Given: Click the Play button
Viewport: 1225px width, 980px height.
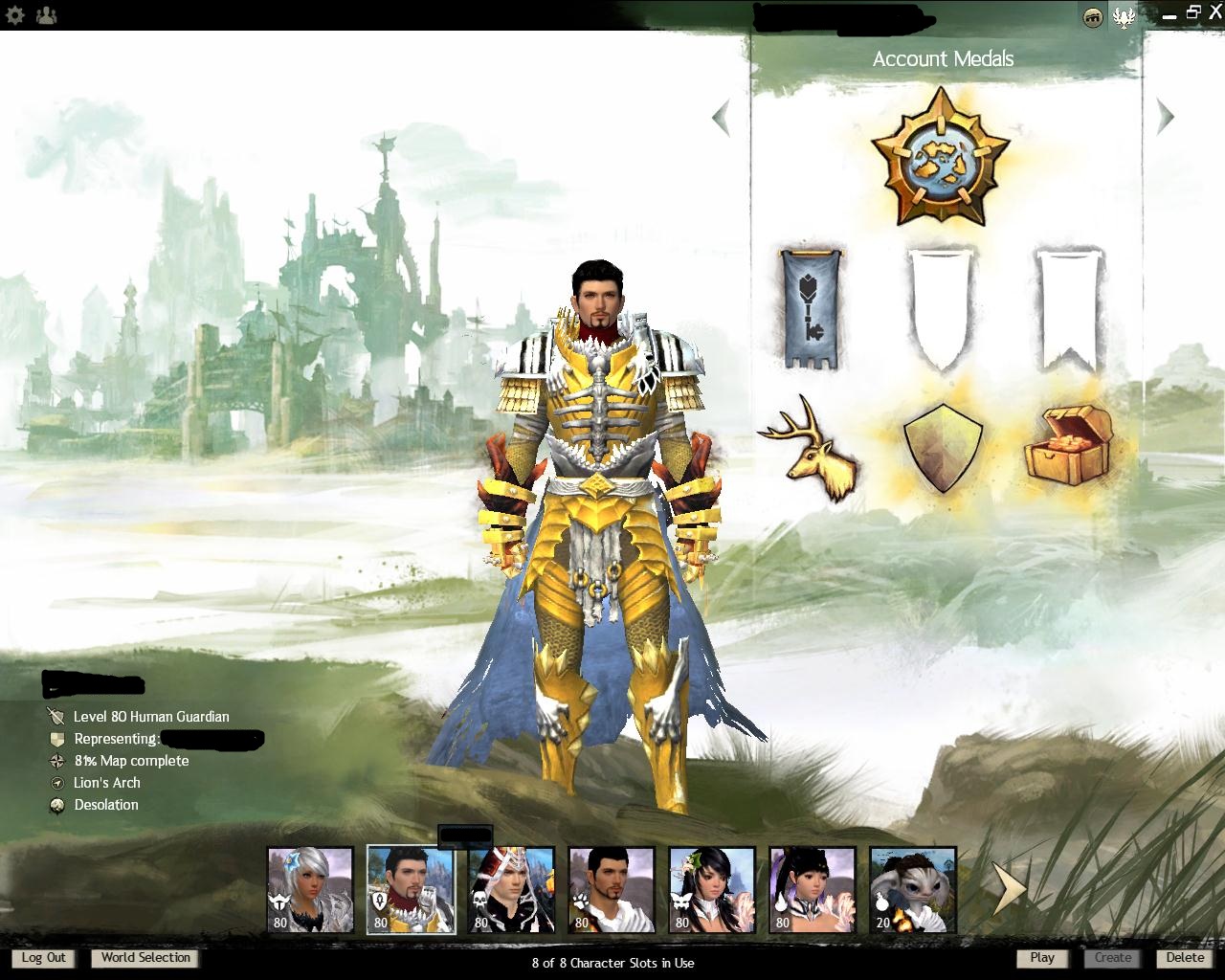Looking at the screenshot, I should [x=1042, y=957].
